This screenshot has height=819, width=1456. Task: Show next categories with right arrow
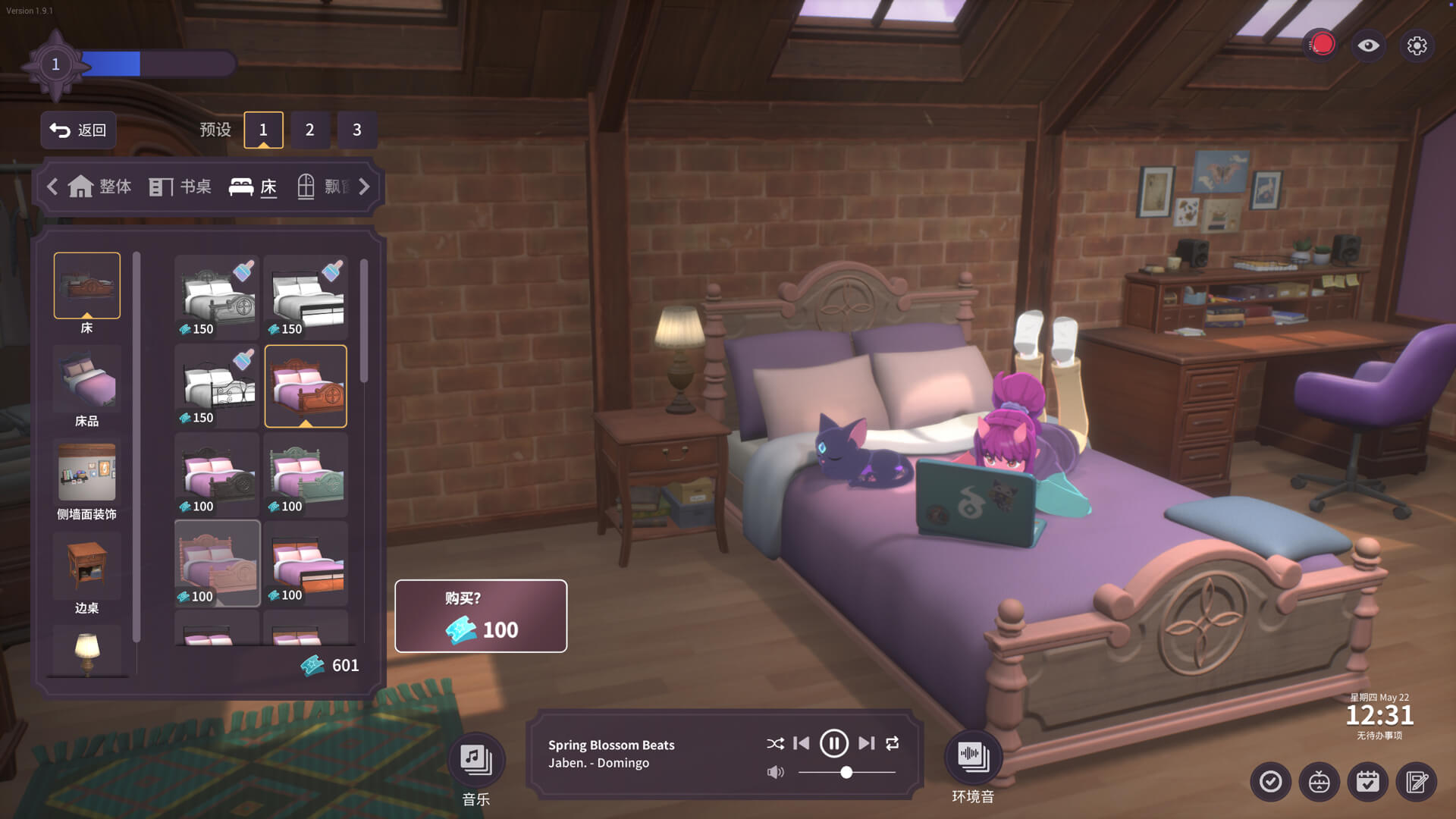(x=365, y=187)
